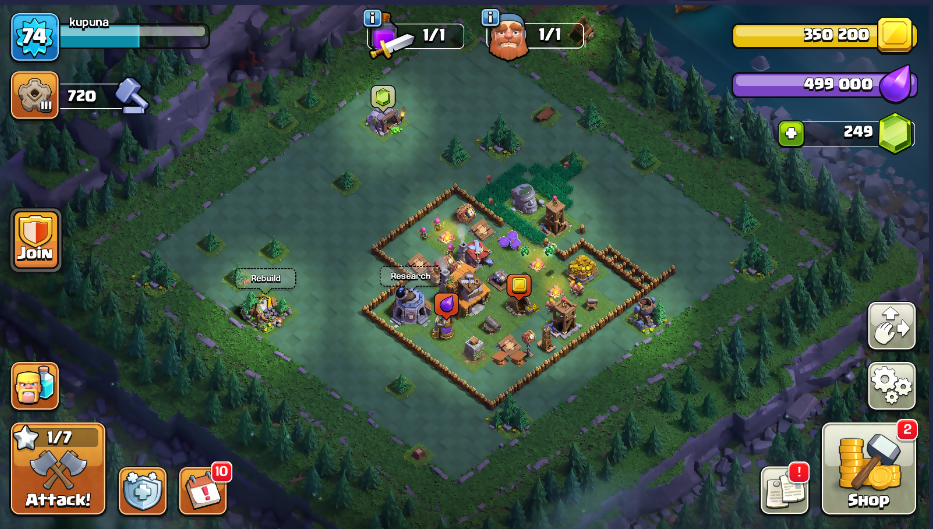
Task: Select the Research label above the laboratory
Action: (410, 276)
